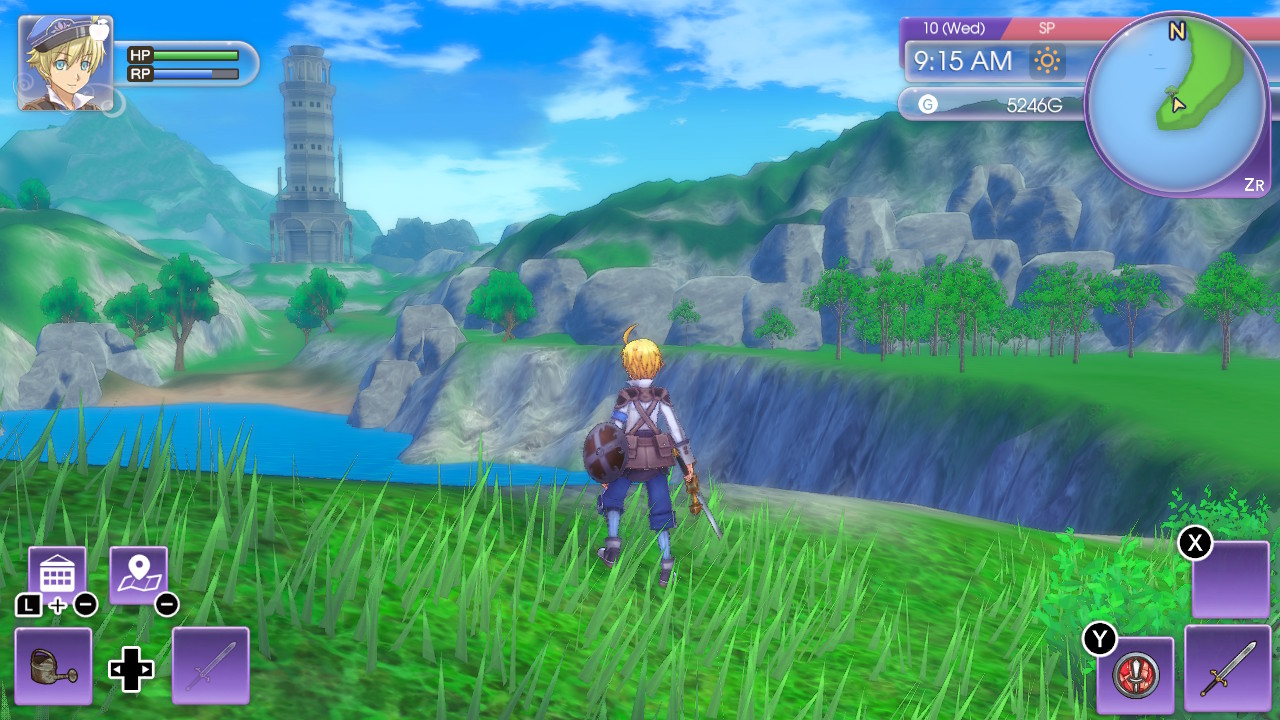Open the field map icon

point(139,572)
